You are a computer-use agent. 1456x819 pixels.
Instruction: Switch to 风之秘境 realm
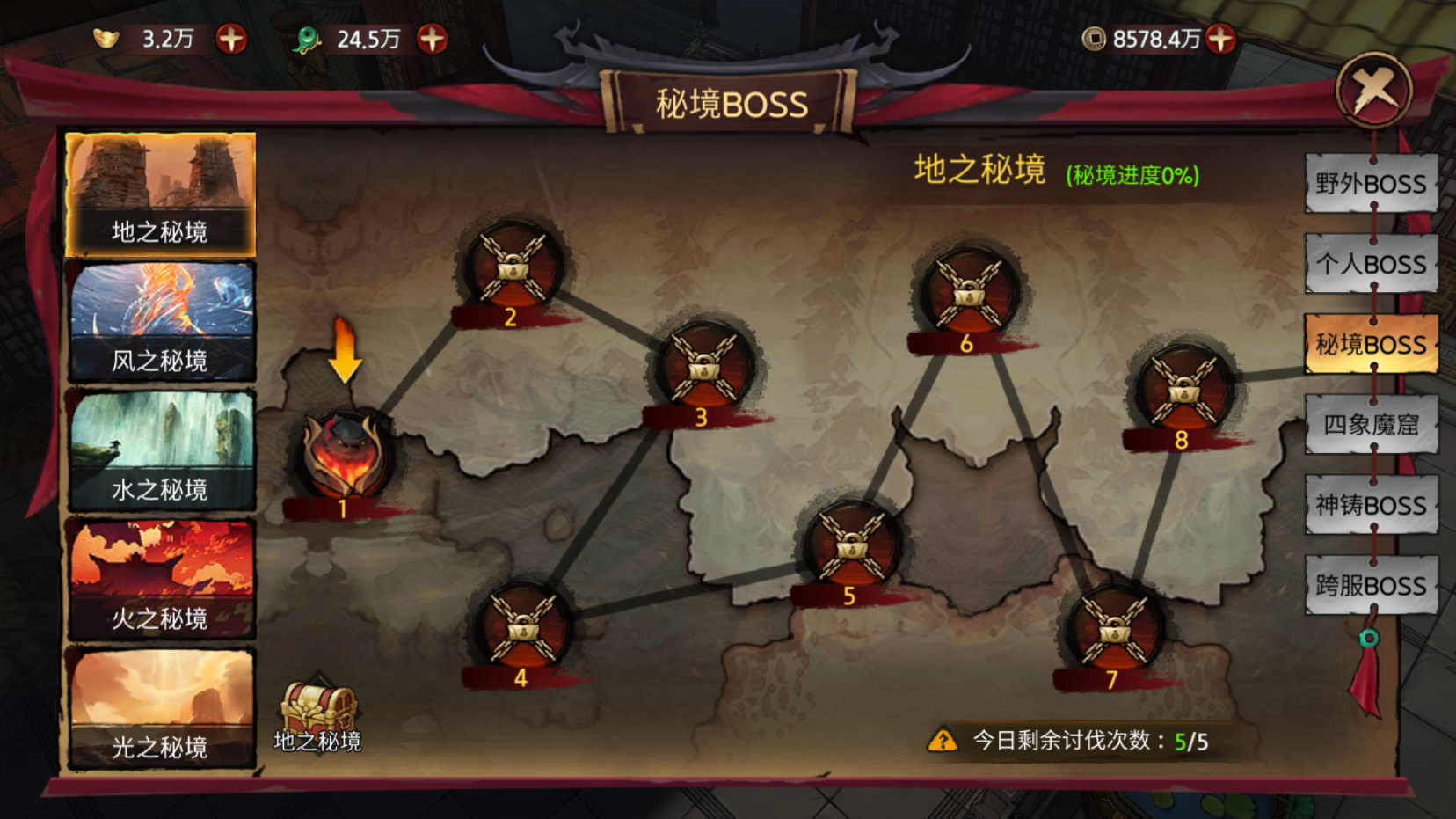coord(161,322)
